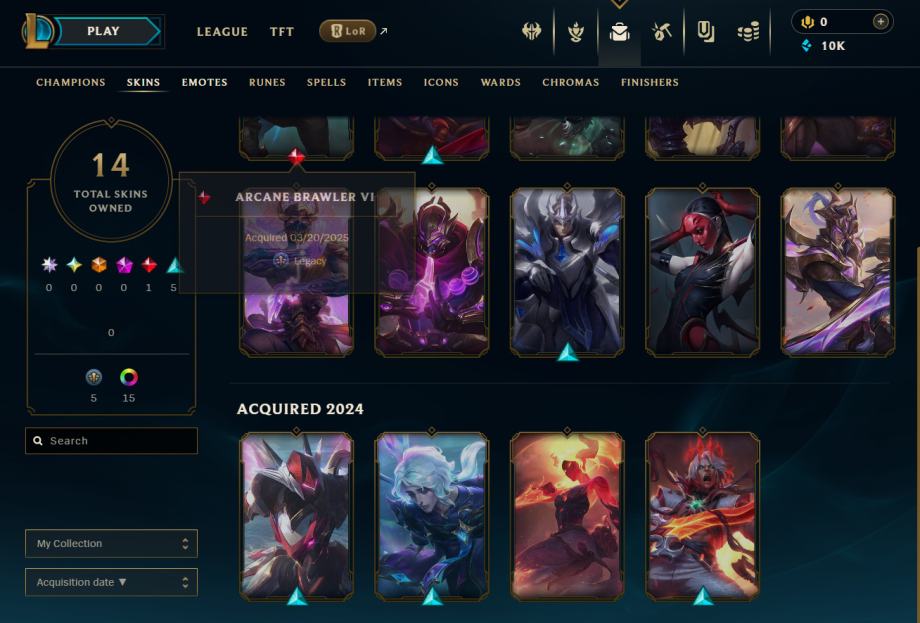
Task: Open the Finishers tab
Action: (649, 83)
